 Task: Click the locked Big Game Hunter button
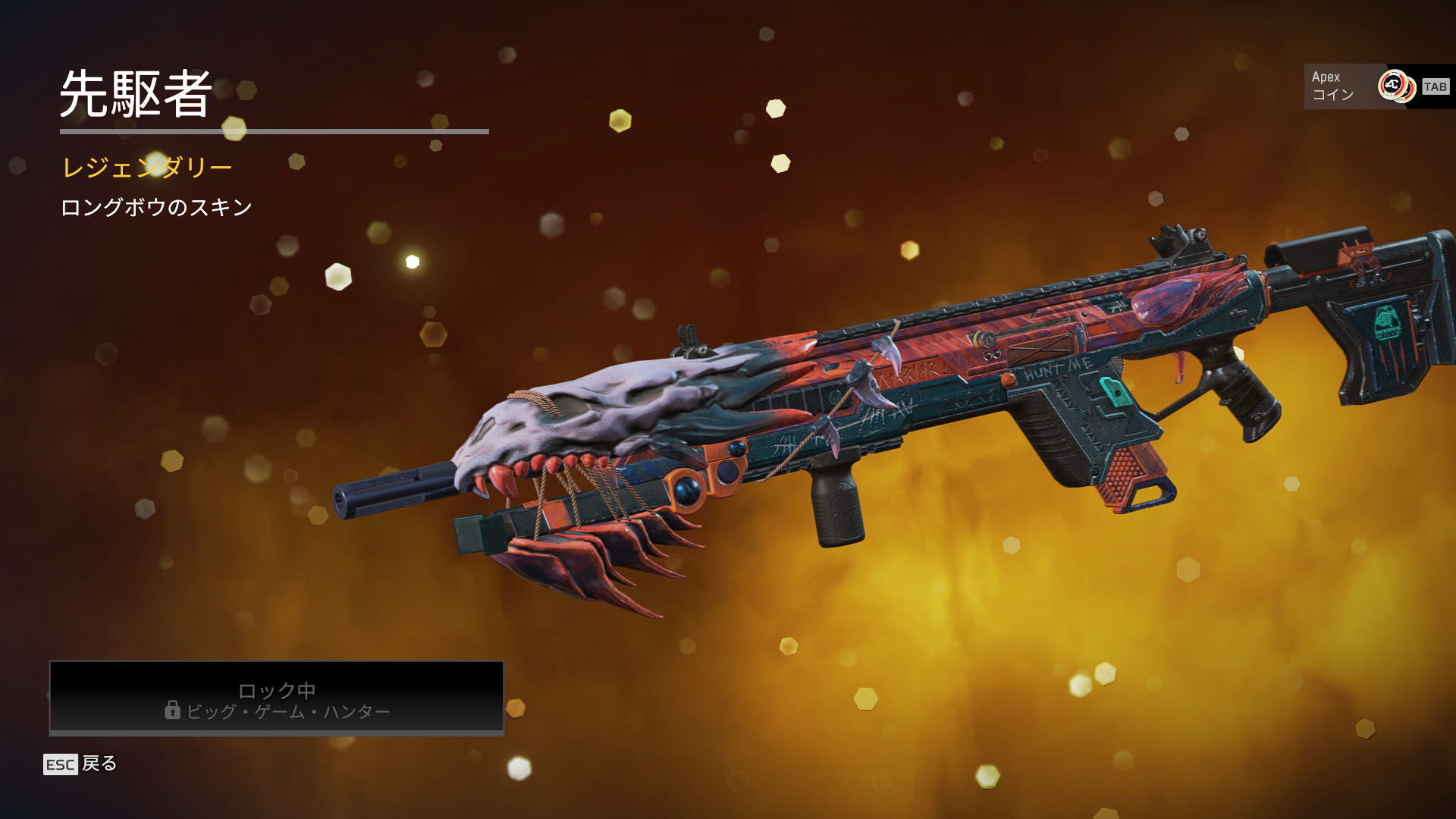[x=277, y=698]
